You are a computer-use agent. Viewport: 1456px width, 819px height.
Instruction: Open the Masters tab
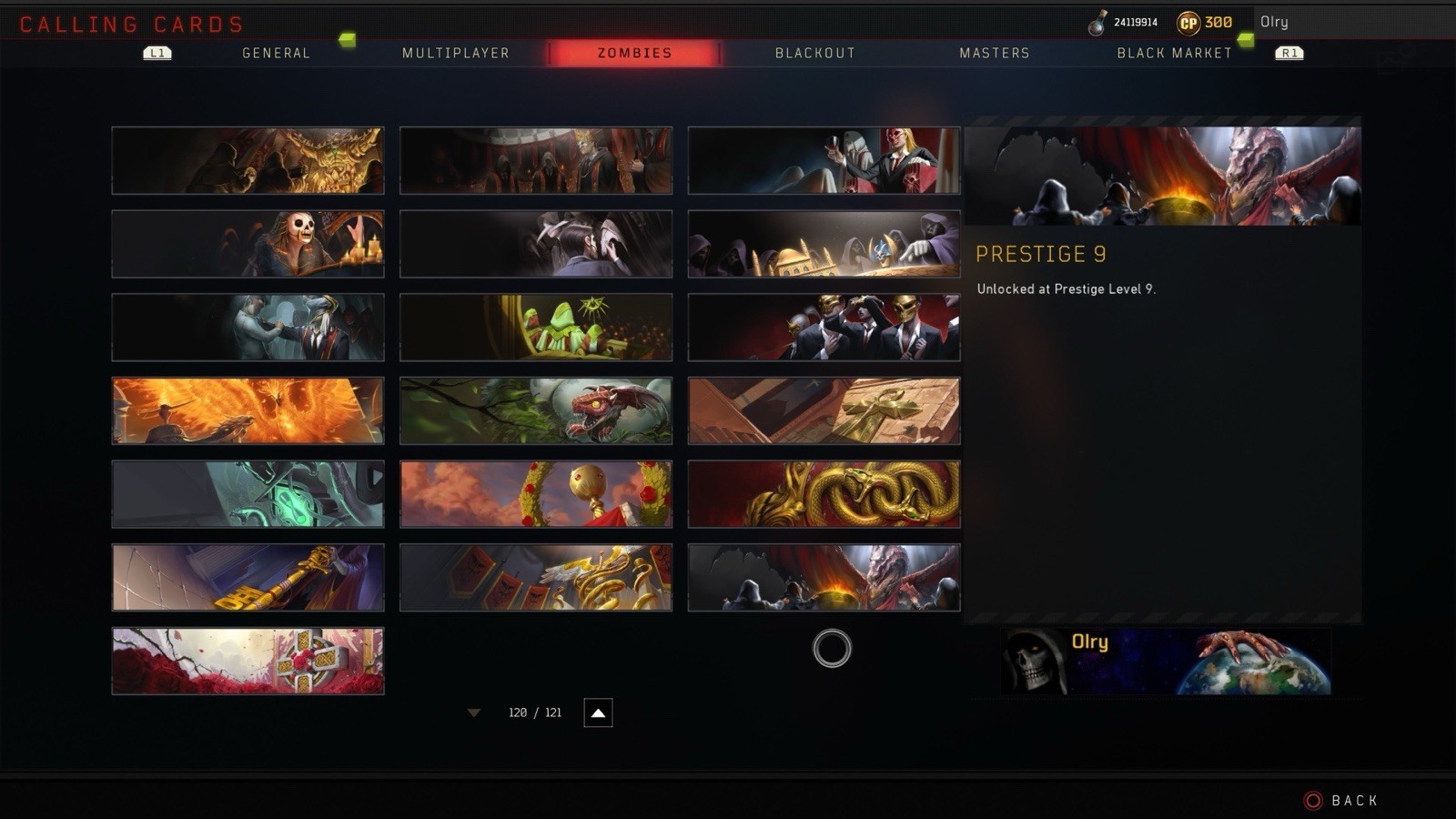(x=995, y=53)
